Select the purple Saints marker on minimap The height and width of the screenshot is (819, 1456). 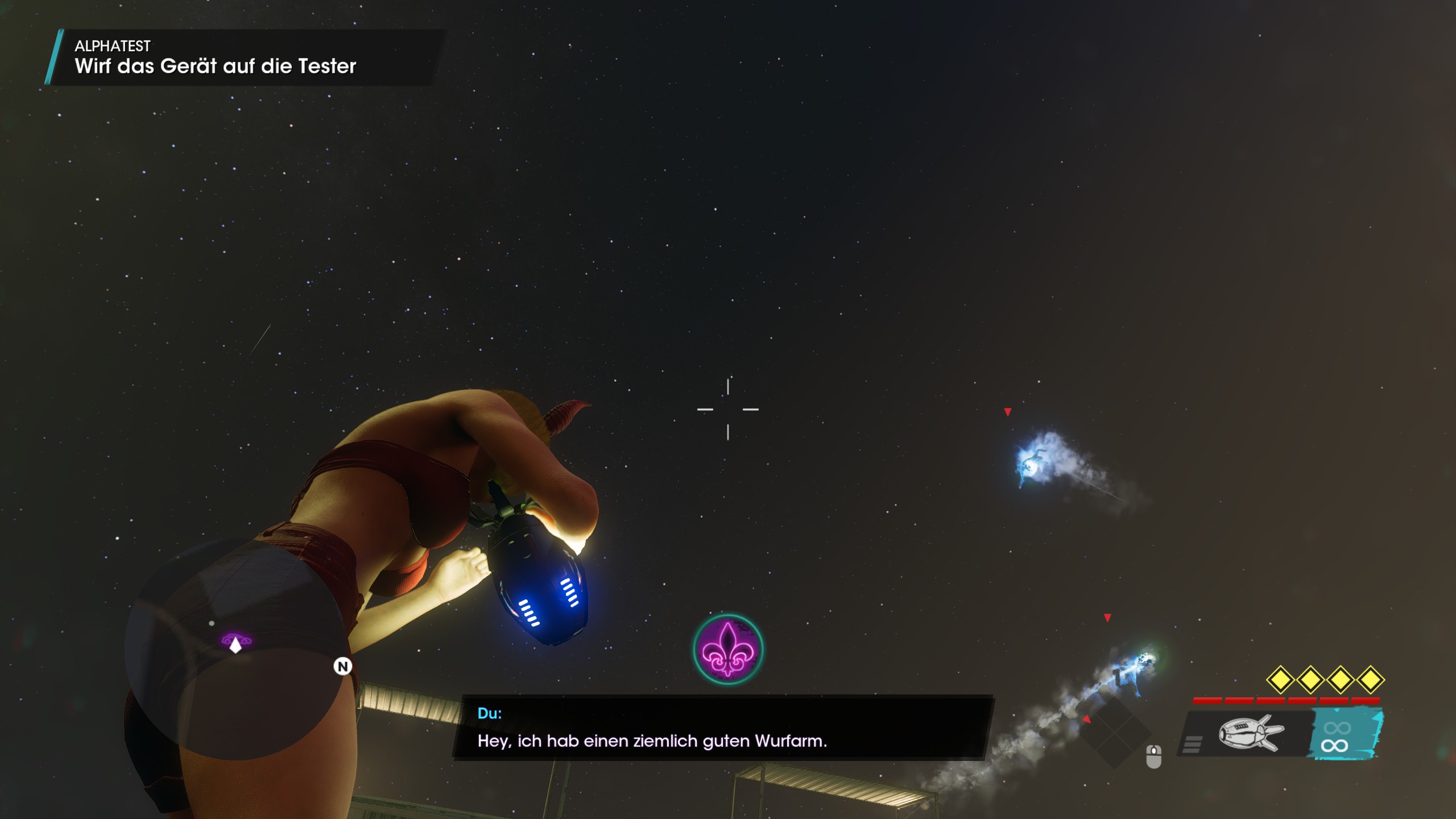(235, 642)
